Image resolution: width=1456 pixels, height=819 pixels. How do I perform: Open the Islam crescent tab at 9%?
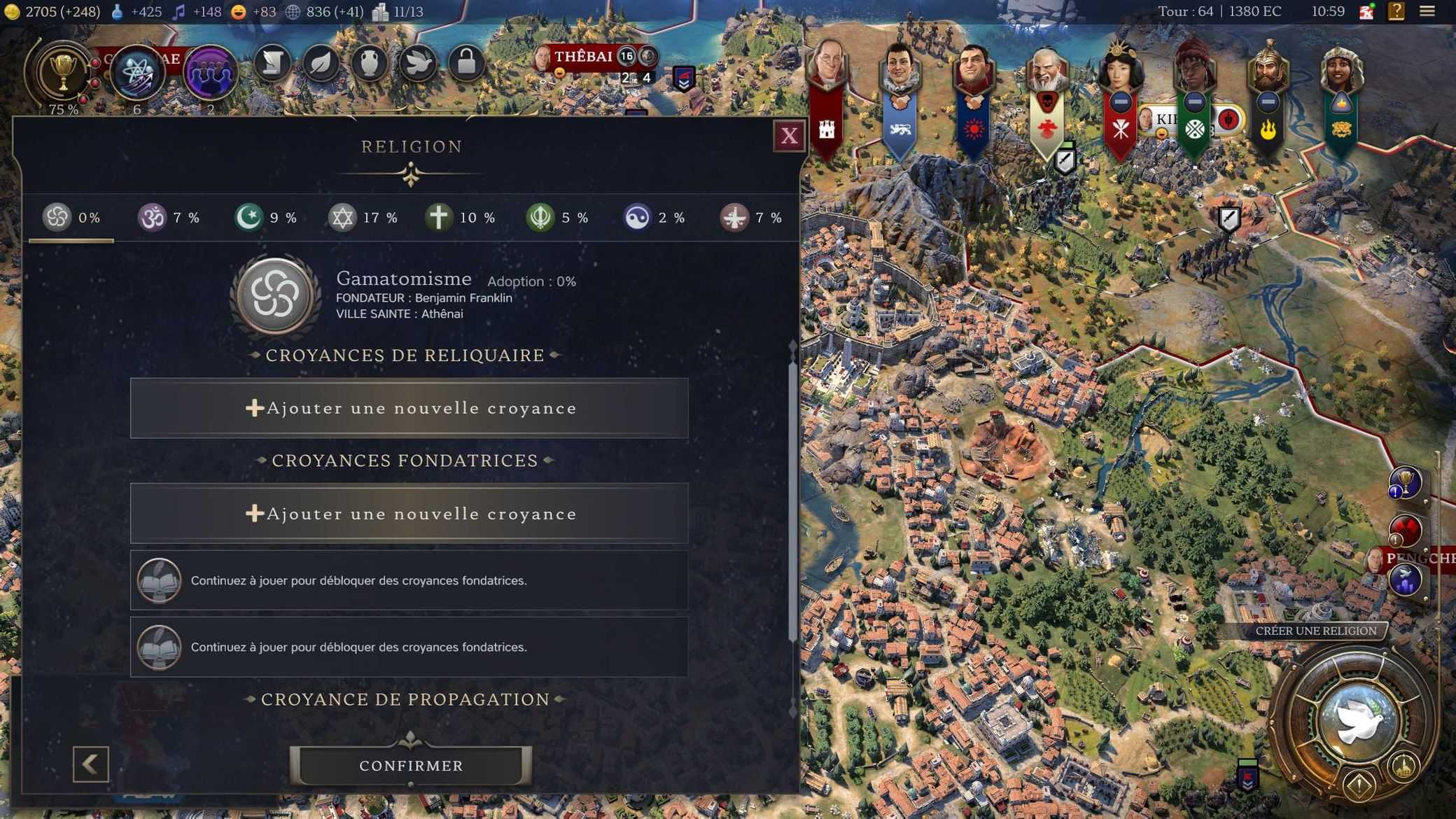(266, 218)
